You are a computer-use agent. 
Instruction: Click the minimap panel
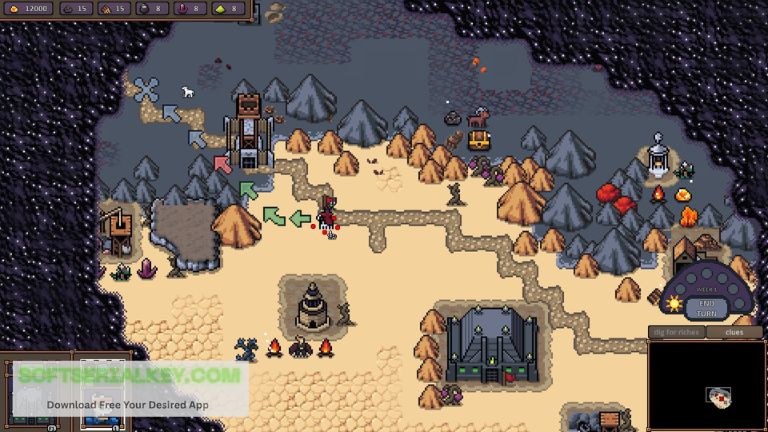705,385
